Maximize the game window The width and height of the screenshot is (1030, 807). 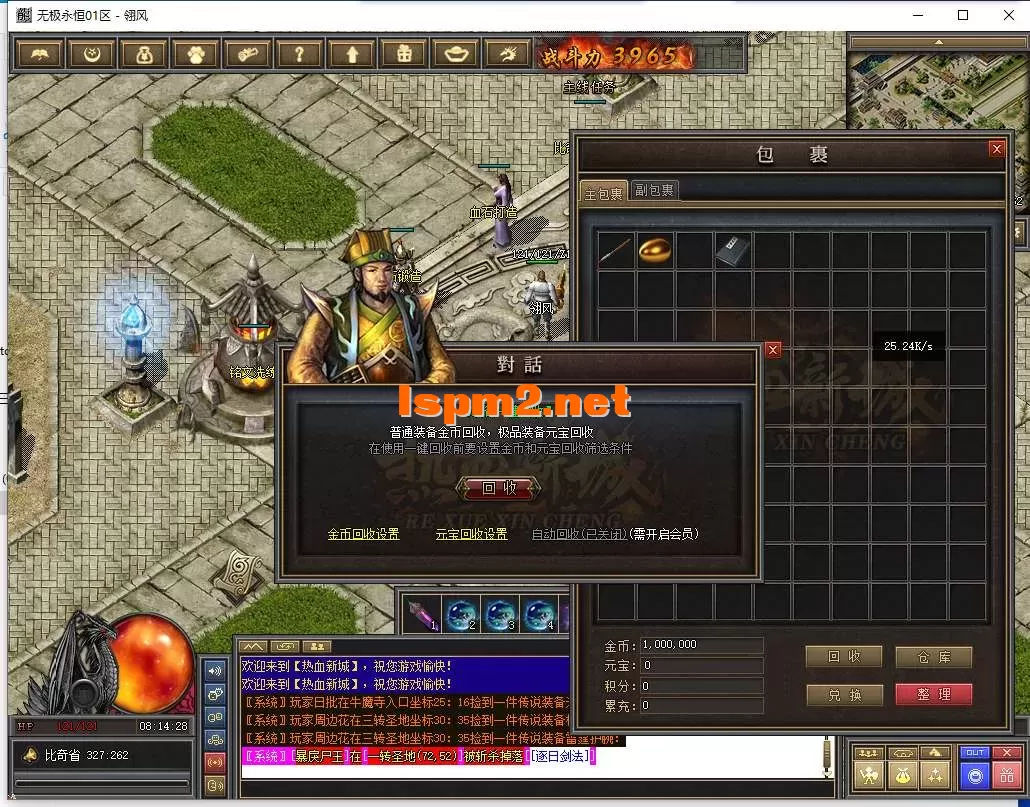pyautogui.click(x=963, y=15)
